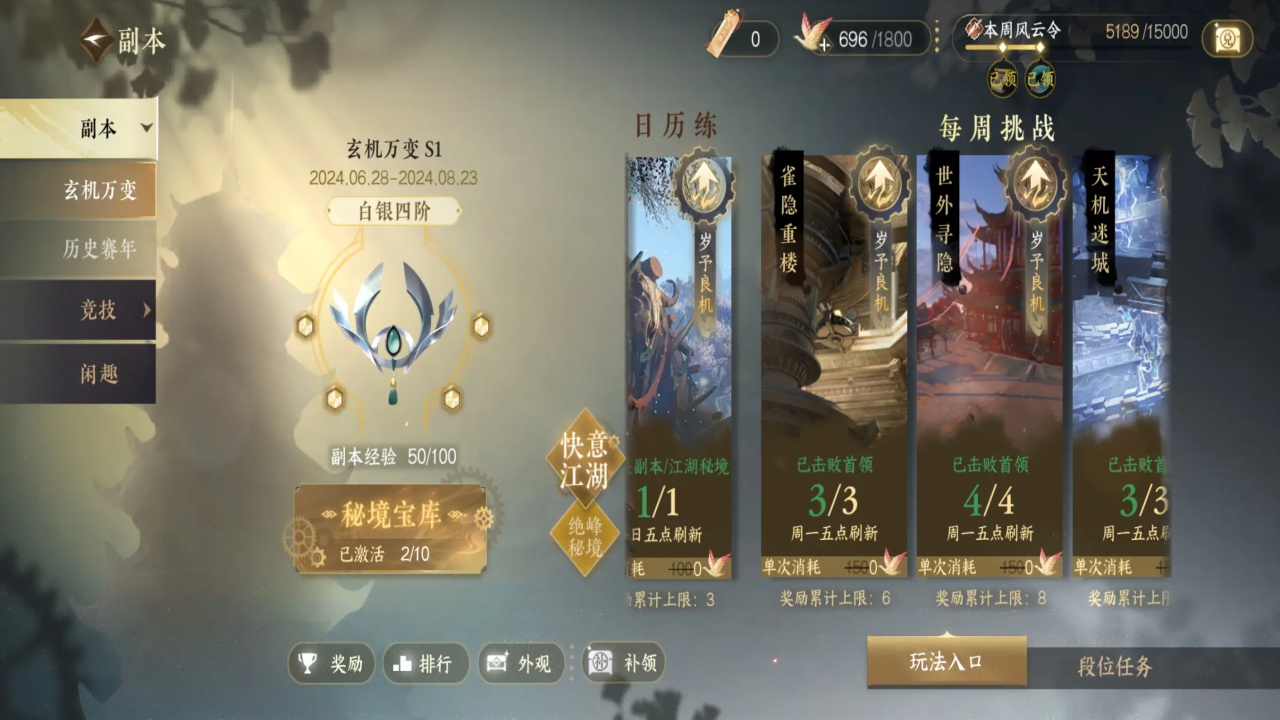Switch to the 段位任务 tab
Viewport: 1280px width, 720px height.
pos(1115,667)
